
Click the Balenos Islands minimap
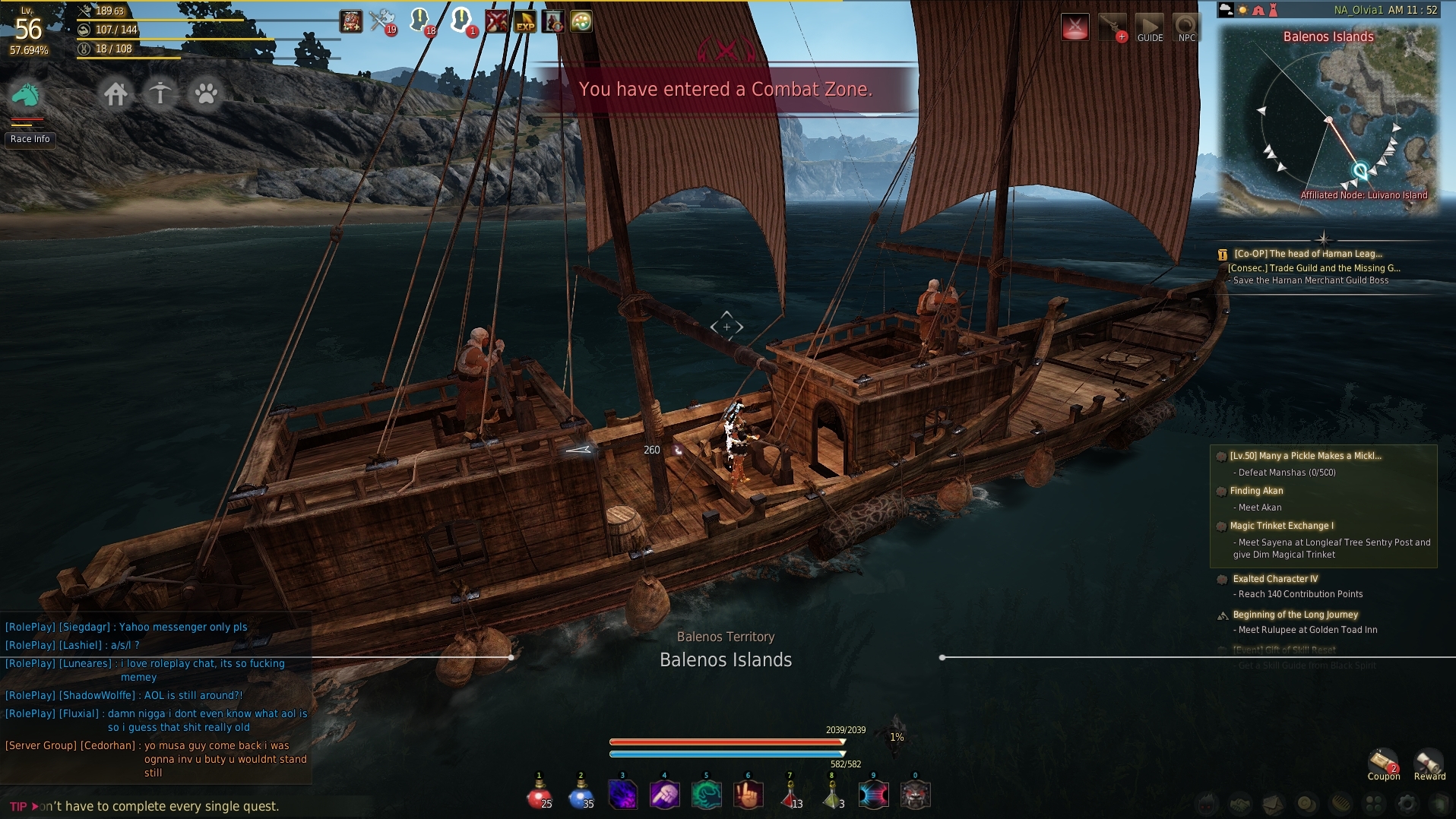pyautogui.click(x=1328, y=122)
